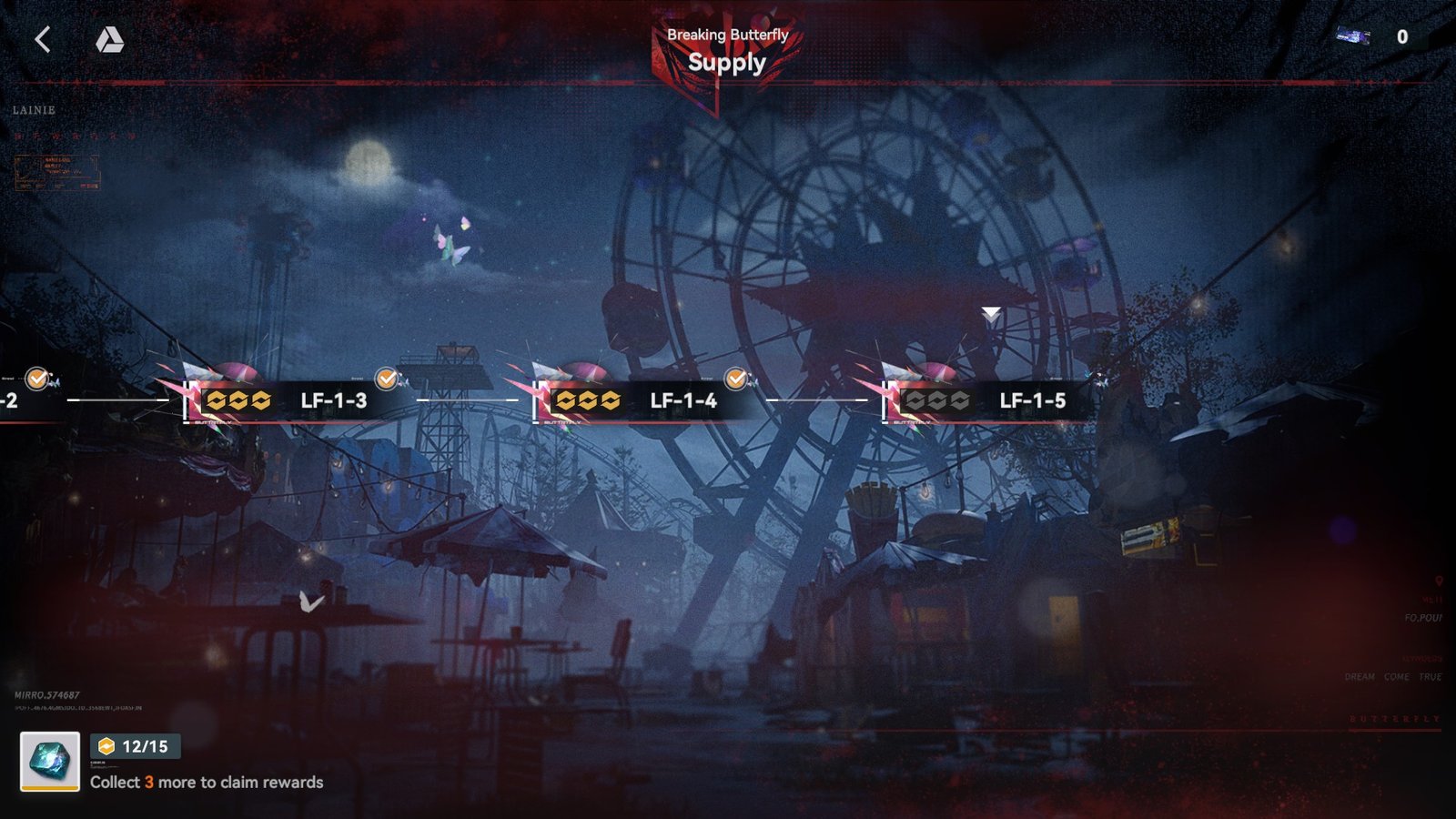Go back using the arrow button
Viewport: 1456px width, 819px height.
click(43, 39)
